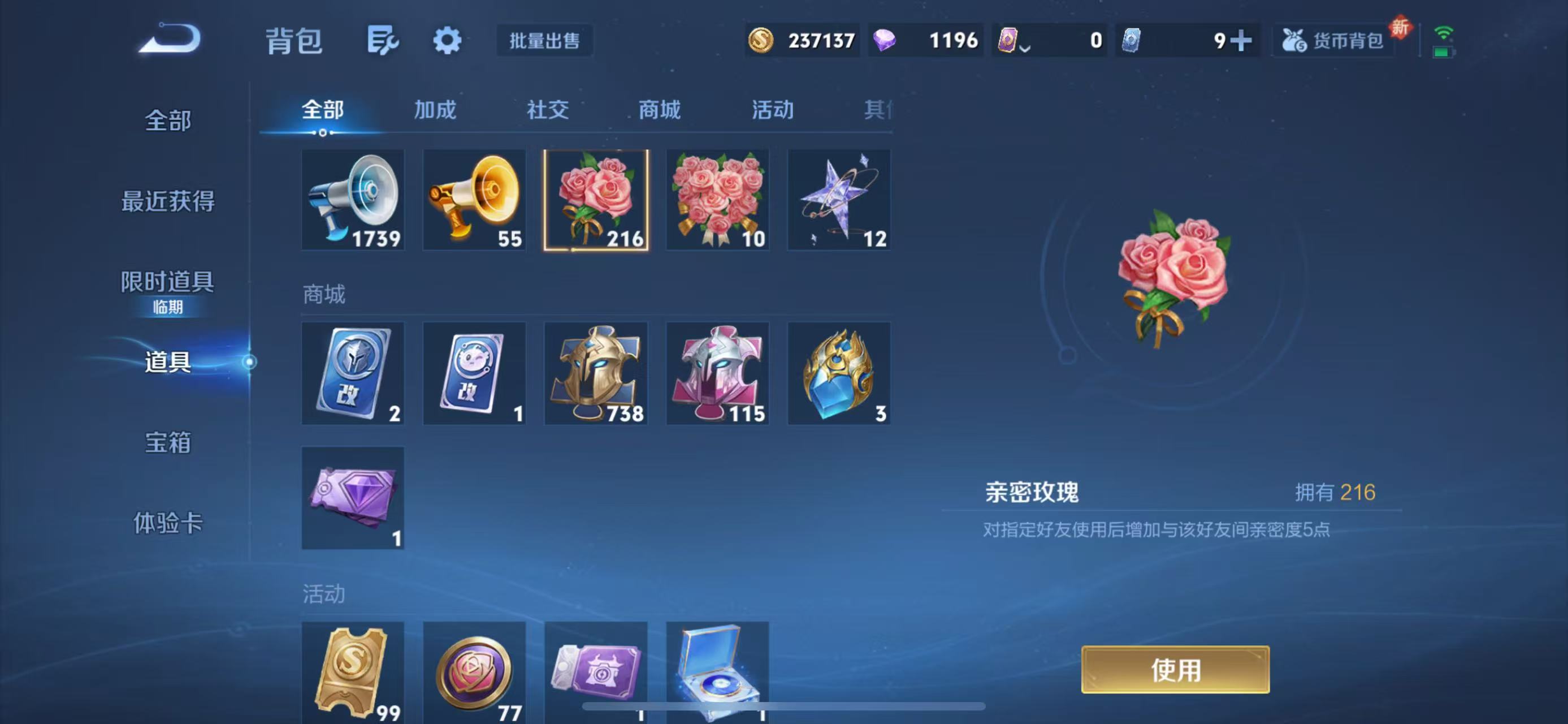Switch to the 活动 tab
This screenshot has width=1568, height=724.
point(772,110)
